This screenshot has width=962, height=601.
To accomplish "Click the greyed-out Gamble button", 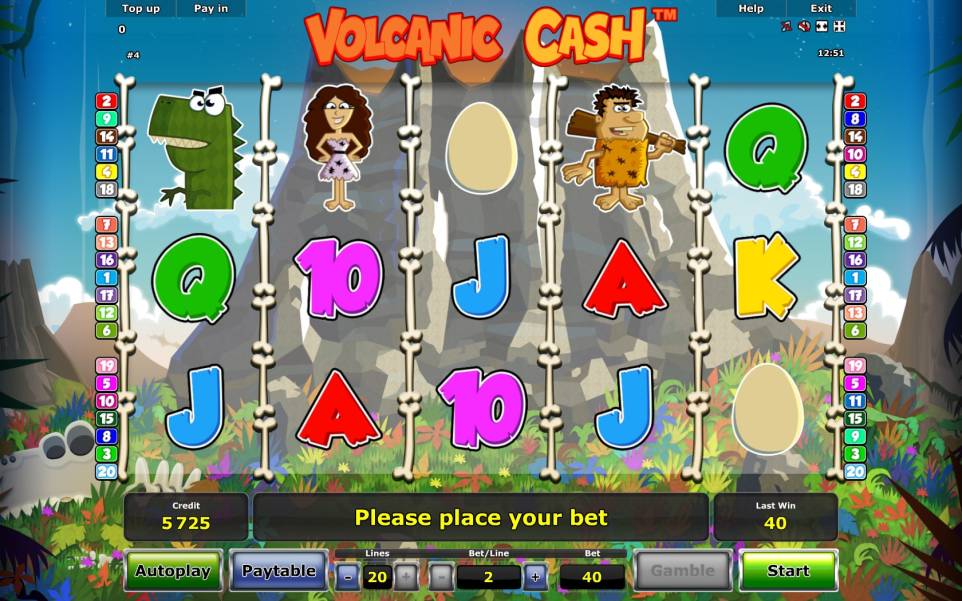I will pos(683,571).
